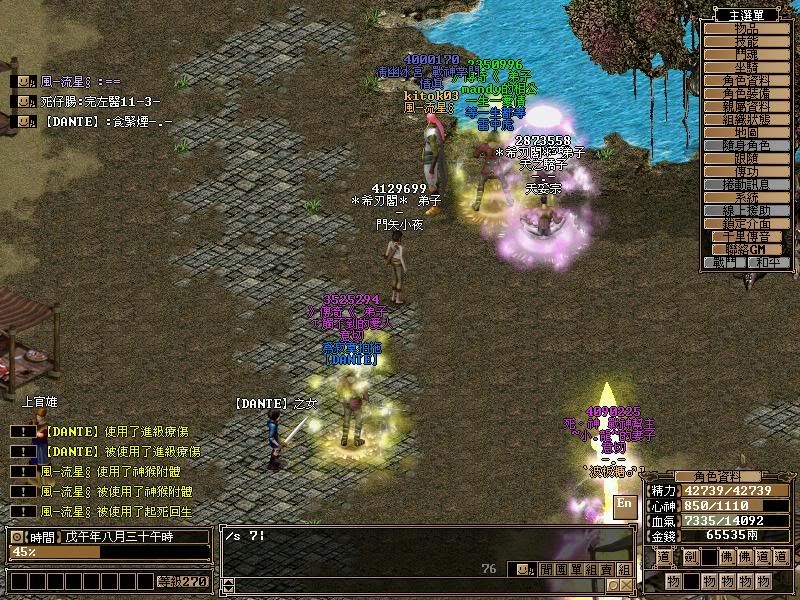
Task: Open 角色資料 in the main menu list
Action: 747,80
